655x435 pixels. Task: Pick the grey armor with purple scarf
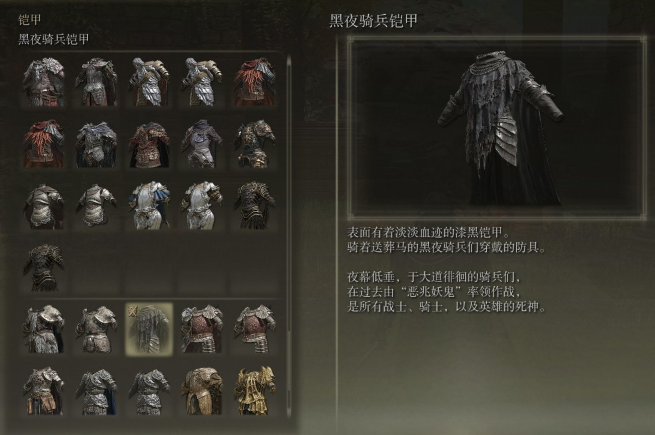tap(201, 143)
